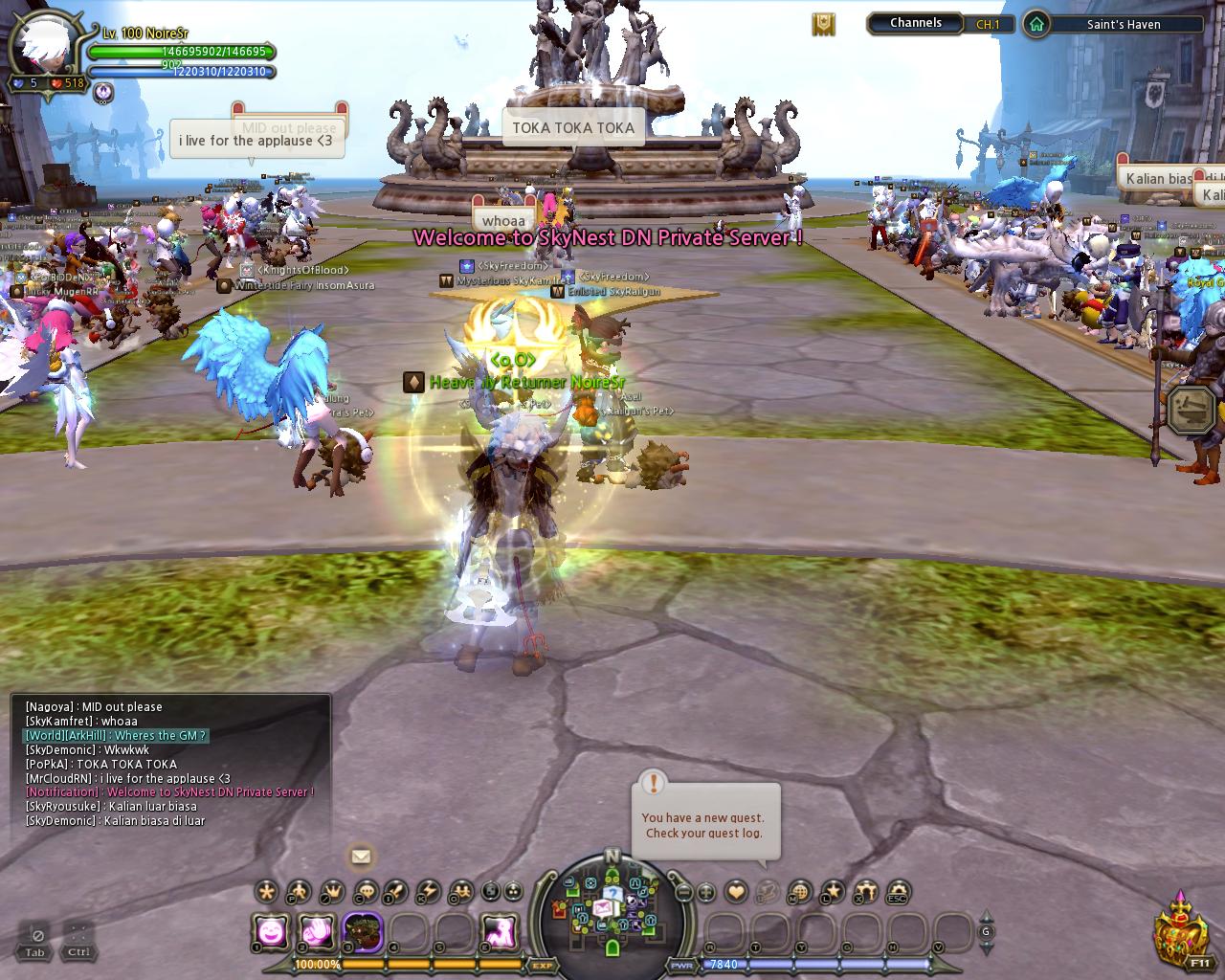1225x980 pixels.
Task: Open the gold banner icon near Channels
Action: 823,24
